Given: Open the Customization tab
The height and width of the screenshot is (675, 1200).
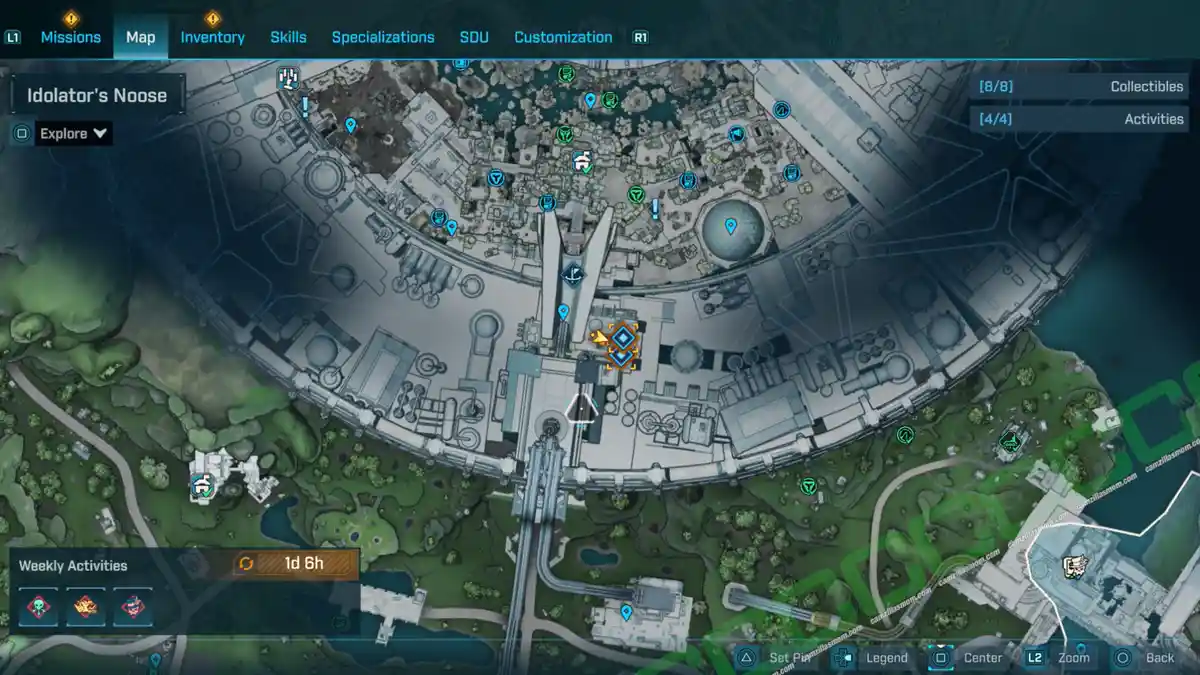Looking at the screenshot, I should [x=563, y=37].
